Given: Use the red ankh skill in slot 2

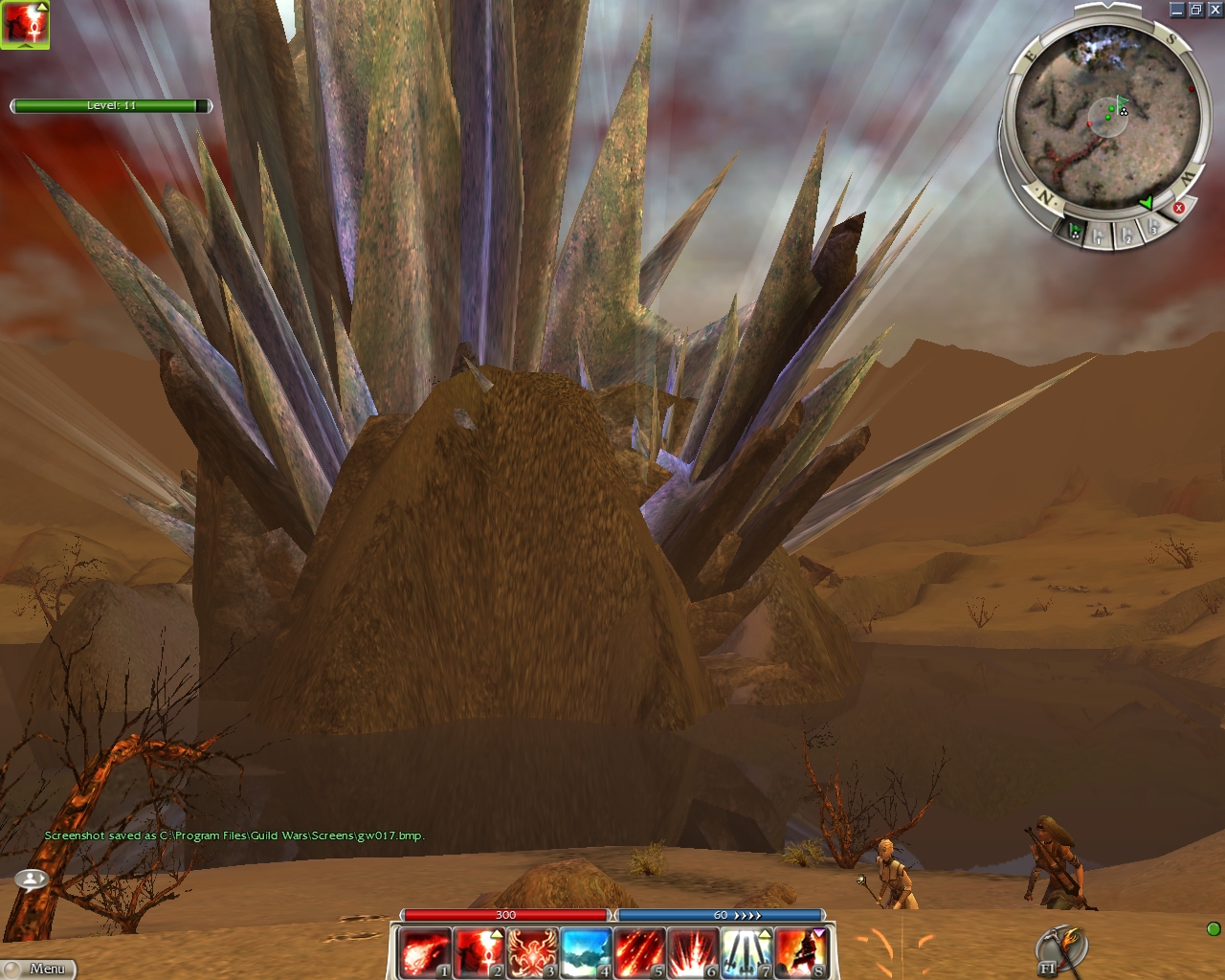Looking at the screenshot, I should pyautogui.click(x=479, y=953).
